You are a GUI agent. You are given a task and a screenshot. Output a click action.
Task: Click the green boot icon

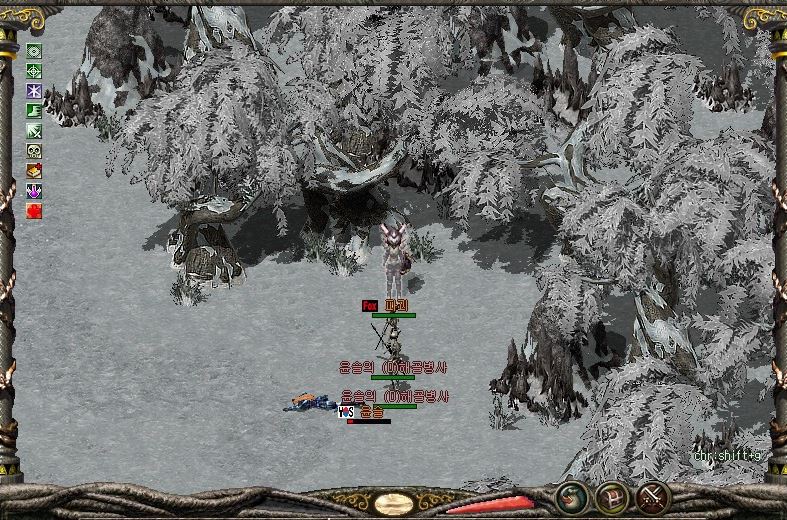(x=34, y=111)
